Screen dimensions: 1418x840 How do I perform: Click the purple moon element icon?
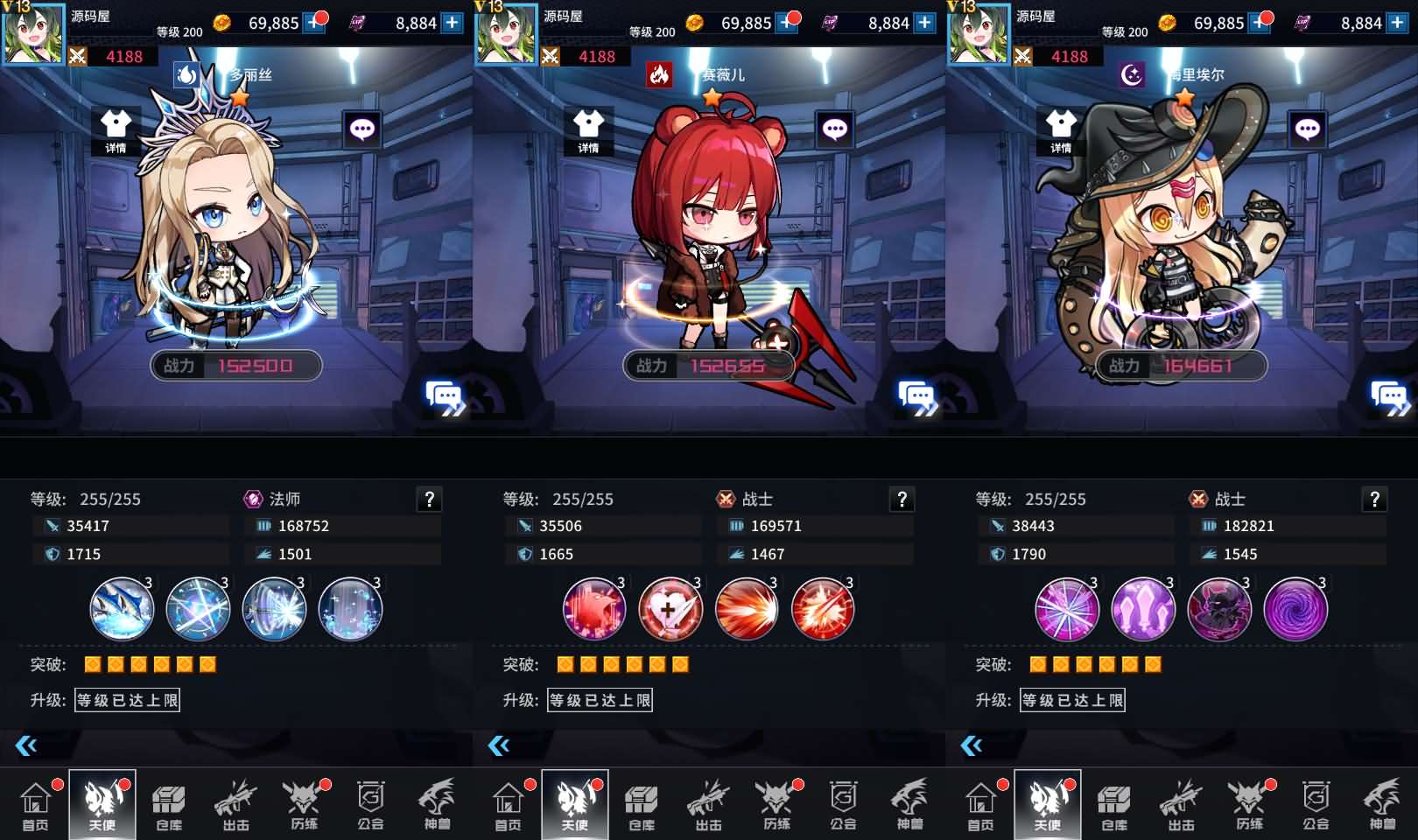click(x=1132, y=75)
